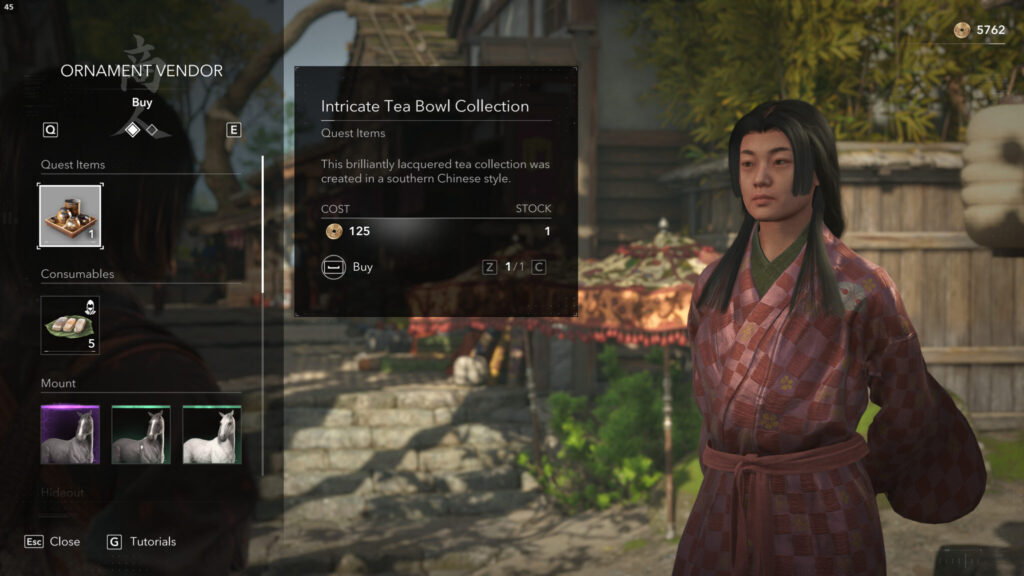Buy the Intricate Tea Bowl Collection

click(348, 267)
